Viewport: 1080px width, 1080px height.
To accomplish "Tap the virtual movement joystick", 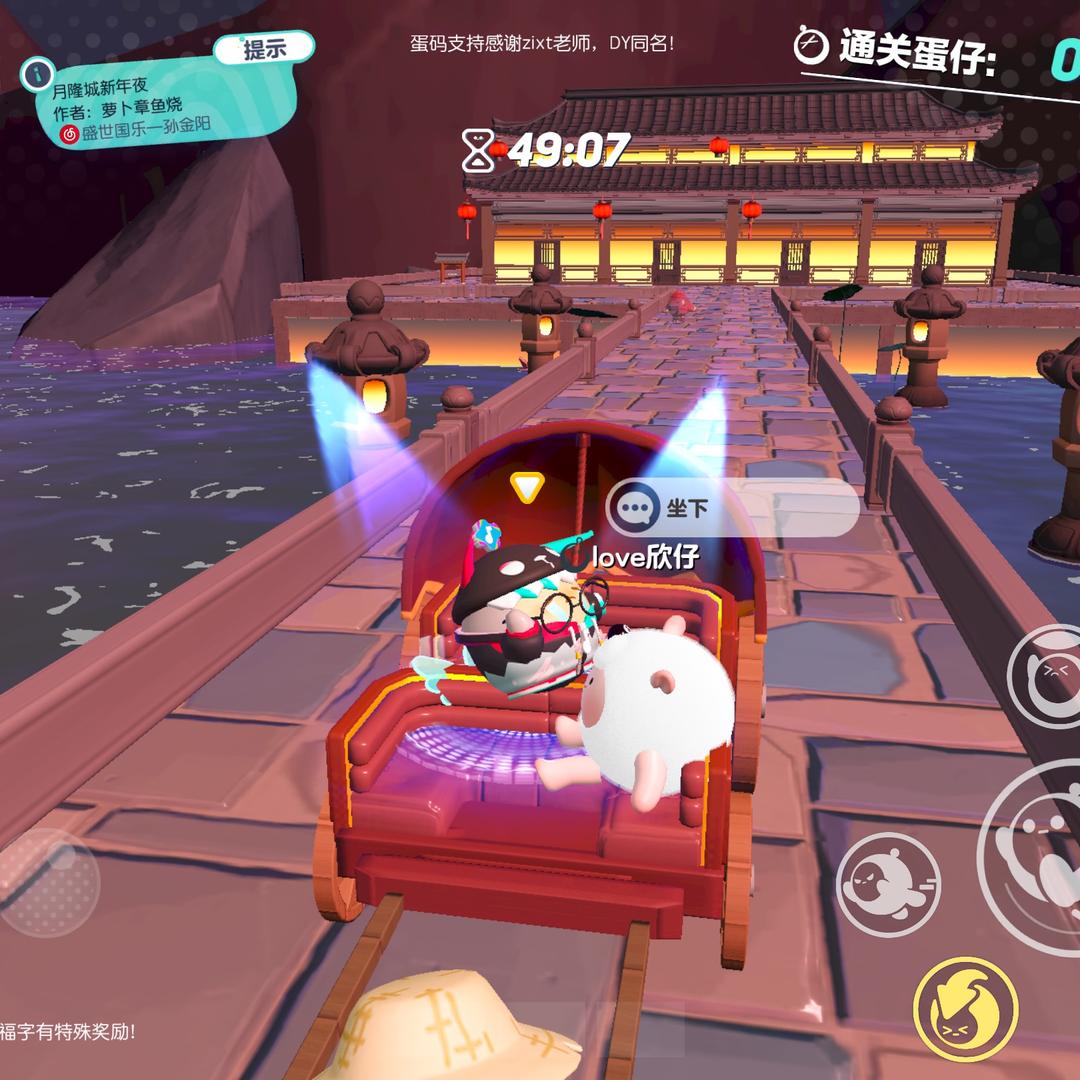I will coord(48,881).
